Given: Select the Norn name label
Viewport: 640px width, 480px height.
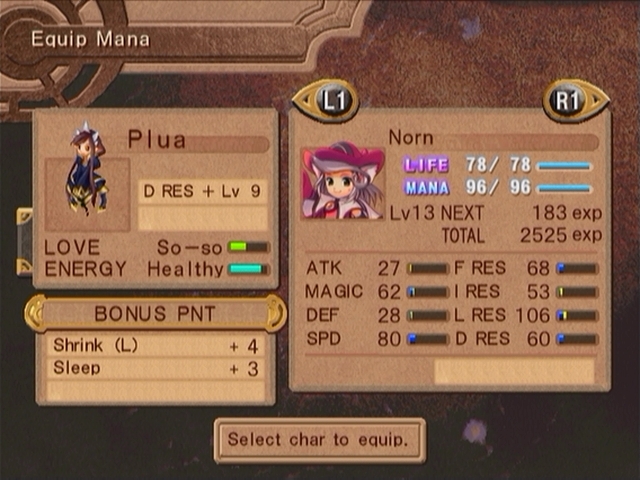Looking at the screenshot, I should pos(411,137).
